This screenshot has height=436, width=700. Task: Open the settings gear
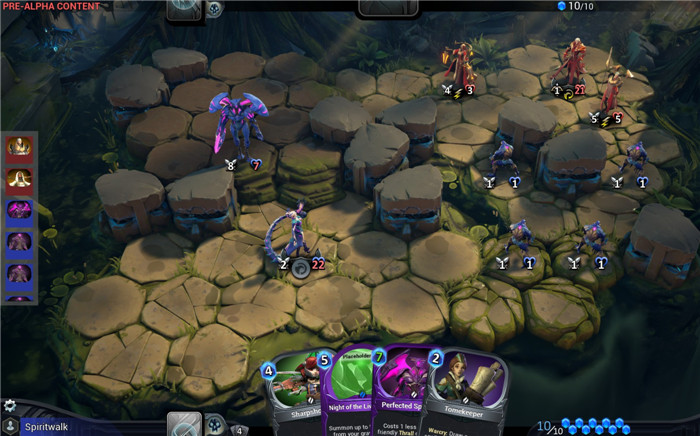coord(10,406)
